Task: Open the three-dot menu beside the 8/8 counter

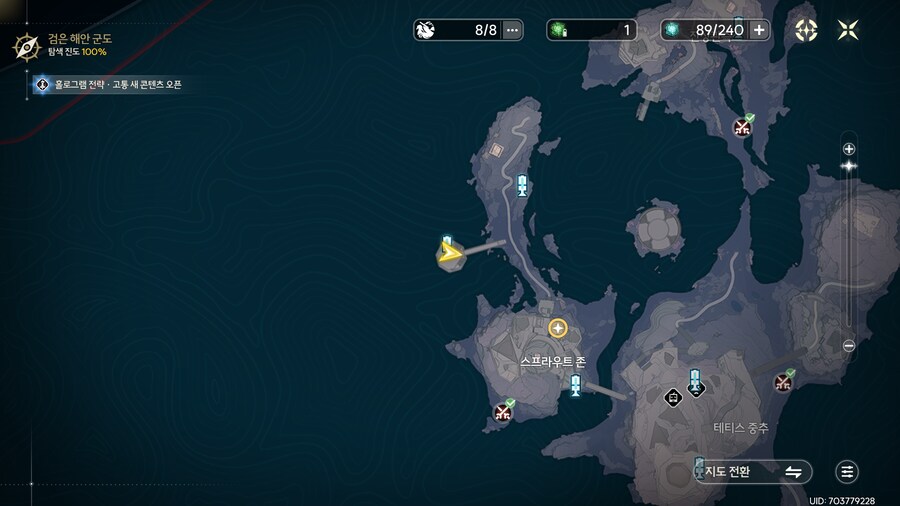Action: point(513,30)
